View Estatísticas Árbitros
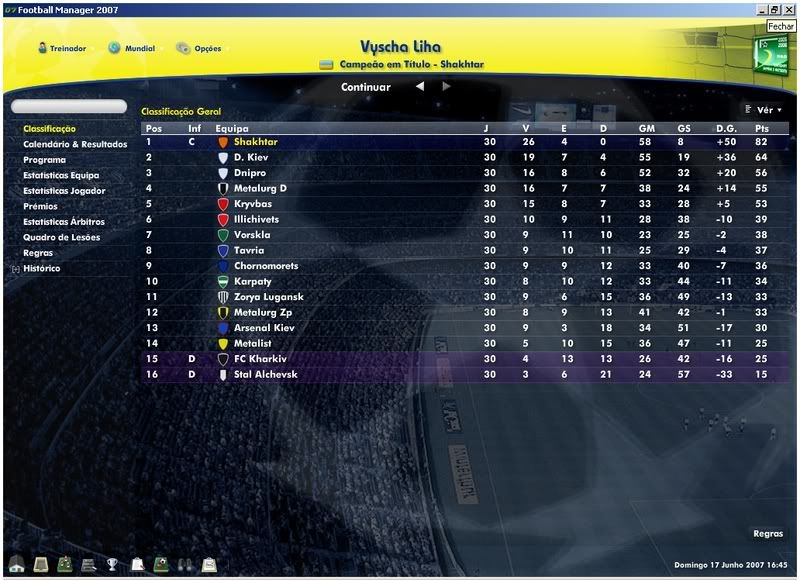Image resolution: width=800 pixels, height=580 pixels. (64, 222)
